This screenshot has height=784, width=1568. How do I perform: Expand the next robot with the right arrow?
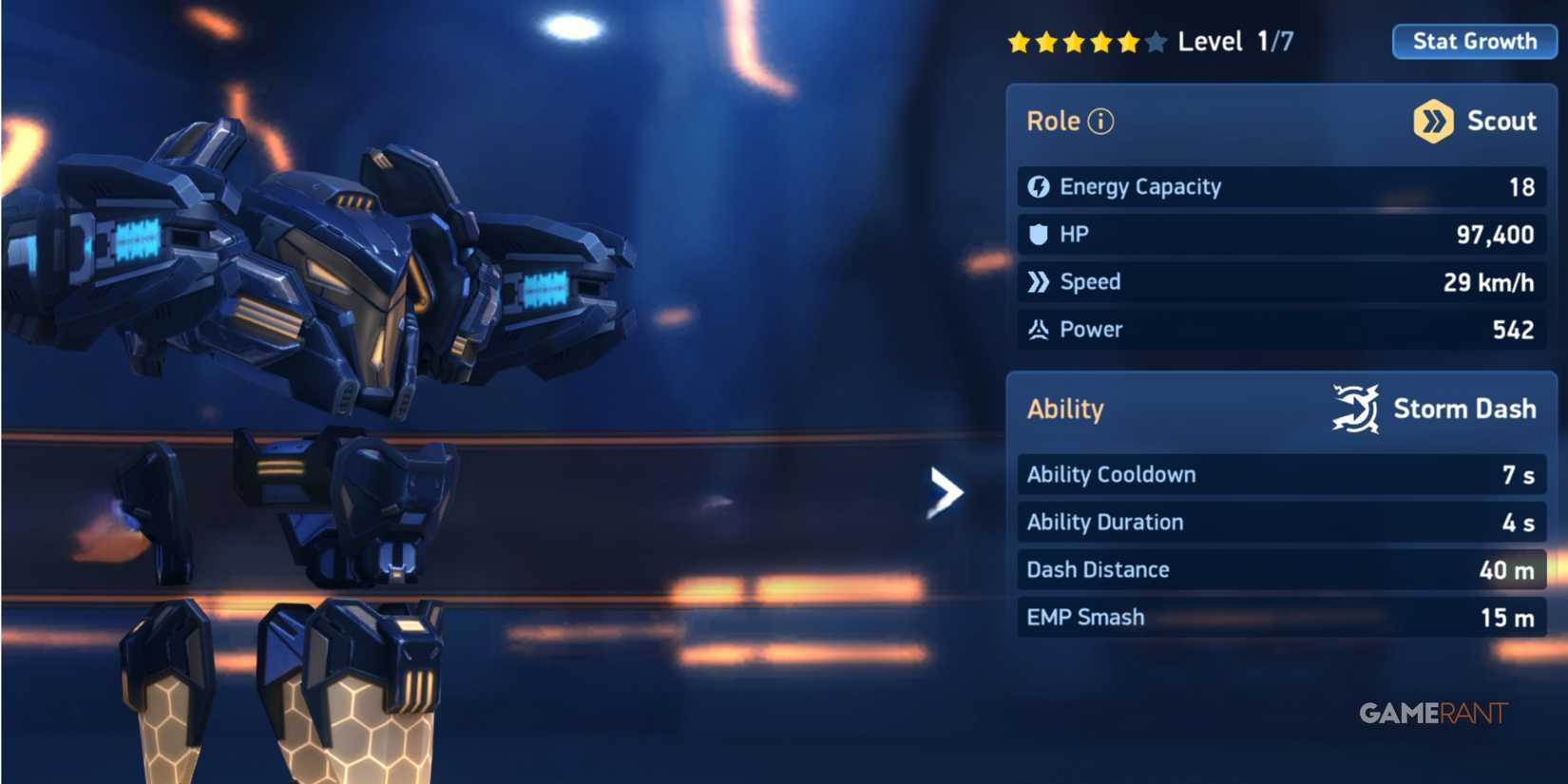pyautogui.click(x=945, y=491)
